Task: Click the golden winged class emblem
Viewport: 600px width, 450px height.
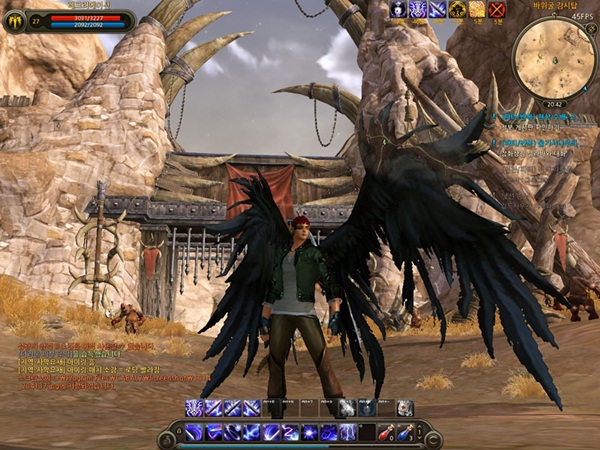Action: [x=15, y=19]
